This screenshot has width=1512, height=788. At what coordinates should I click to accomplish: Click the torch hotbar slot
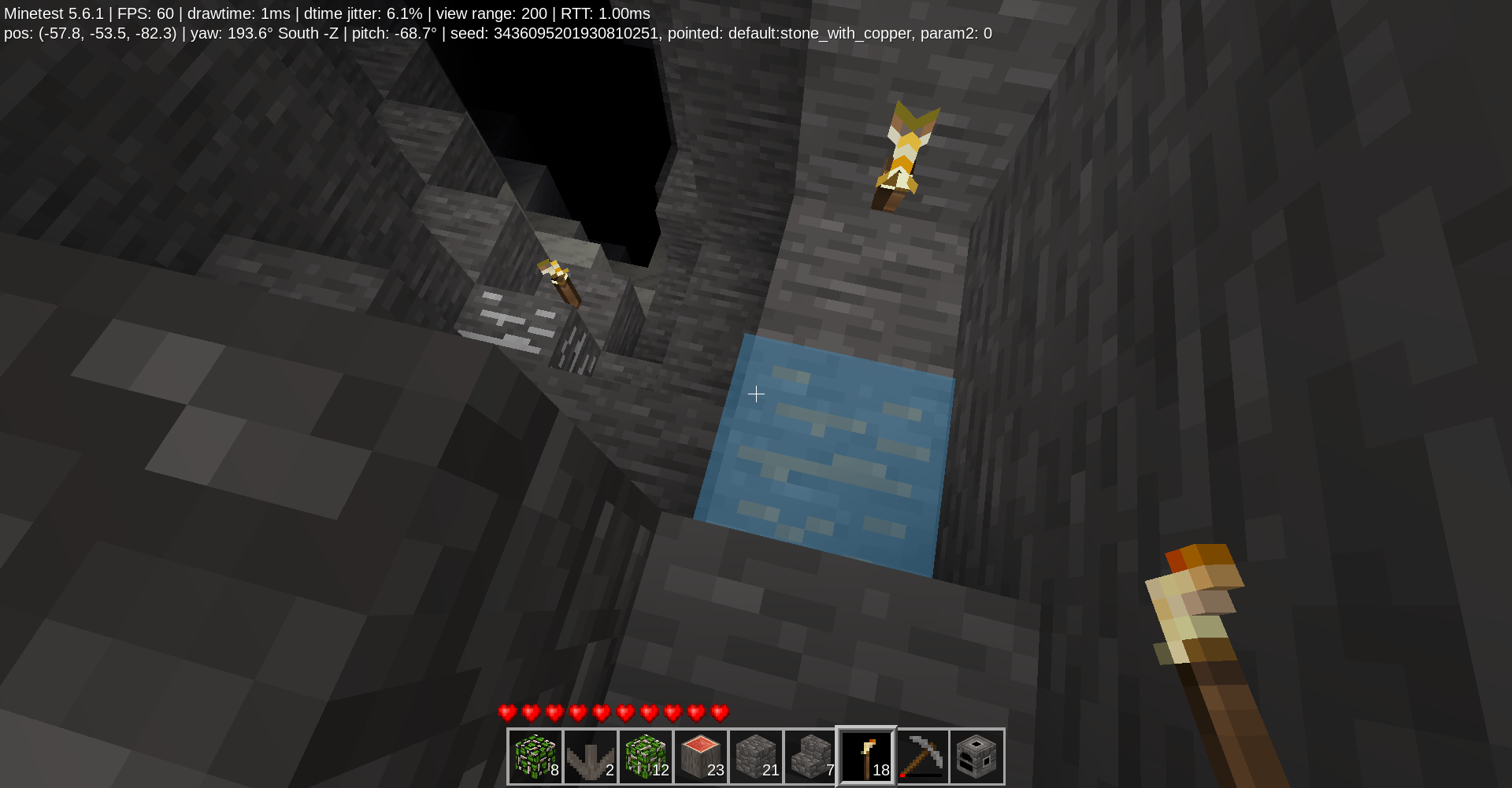(866, 757)
